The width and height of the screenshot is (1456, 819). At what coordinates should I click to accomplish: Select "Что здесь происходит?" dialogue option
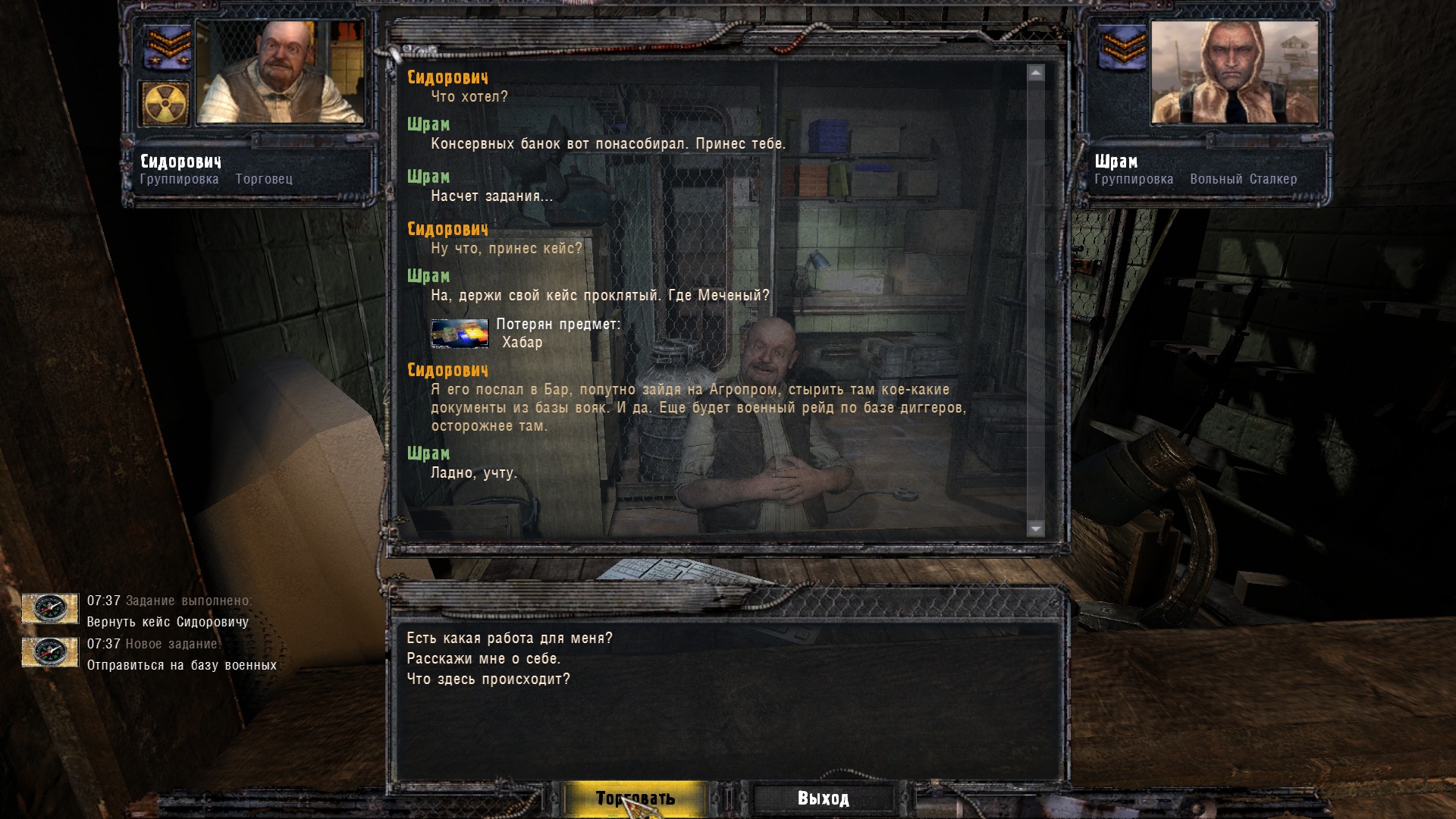tap(488, 679)
